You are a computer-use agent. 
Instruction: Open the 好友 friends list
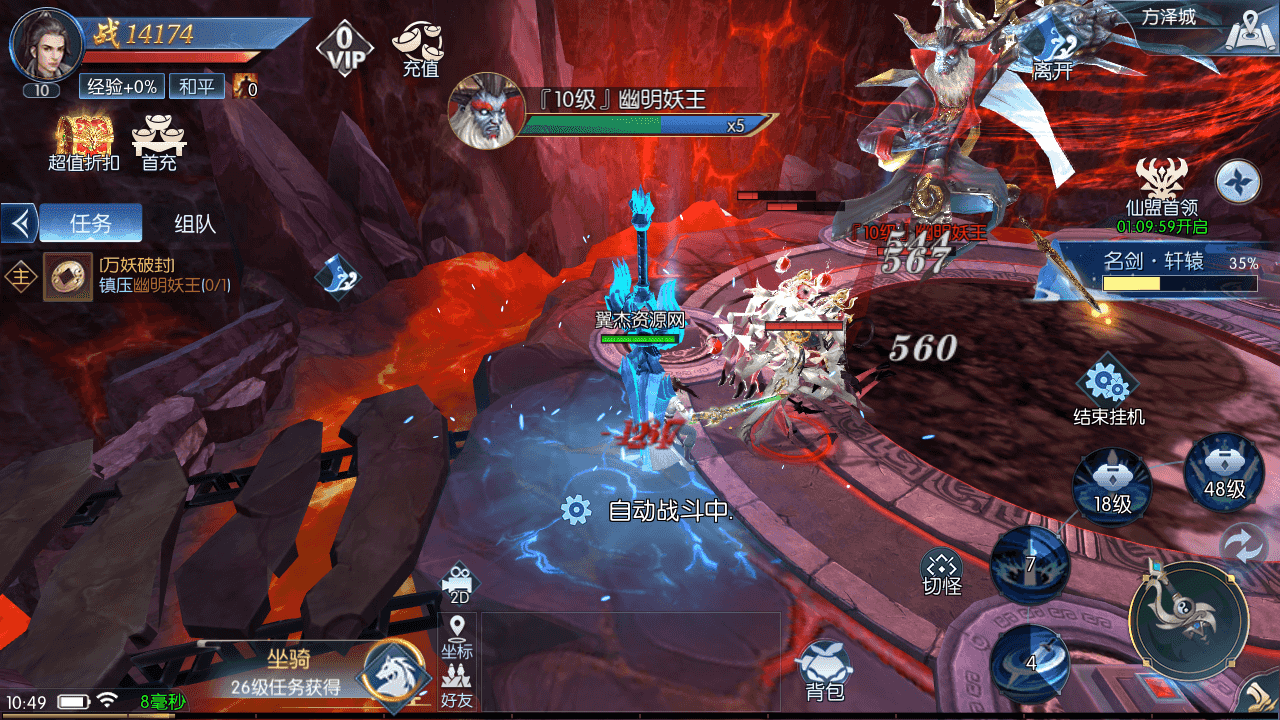457,686
